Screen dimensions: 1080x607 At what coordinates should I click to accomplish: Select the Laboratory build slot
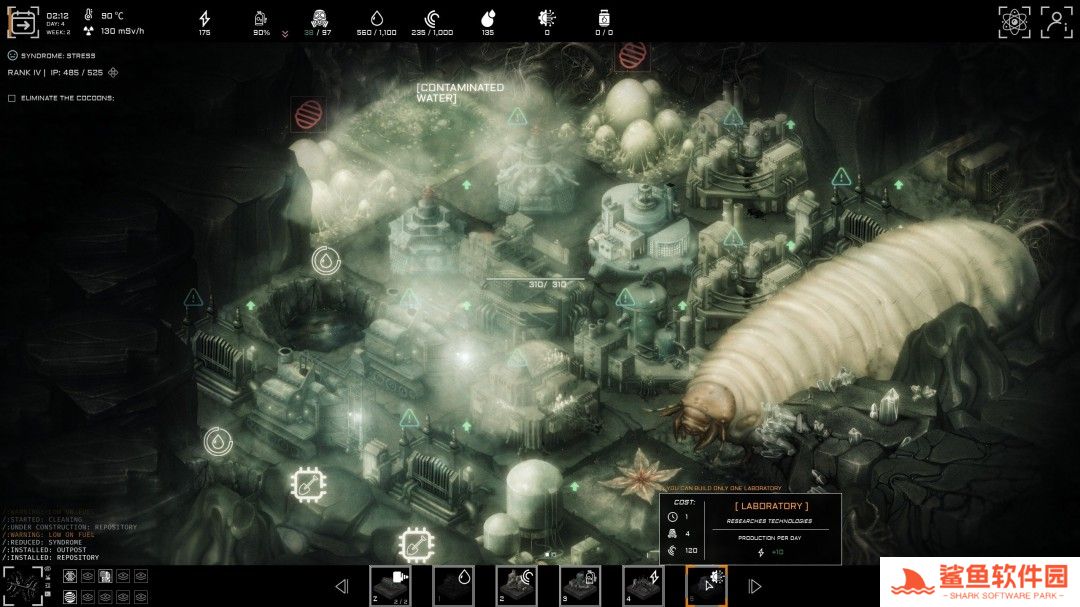706,585
